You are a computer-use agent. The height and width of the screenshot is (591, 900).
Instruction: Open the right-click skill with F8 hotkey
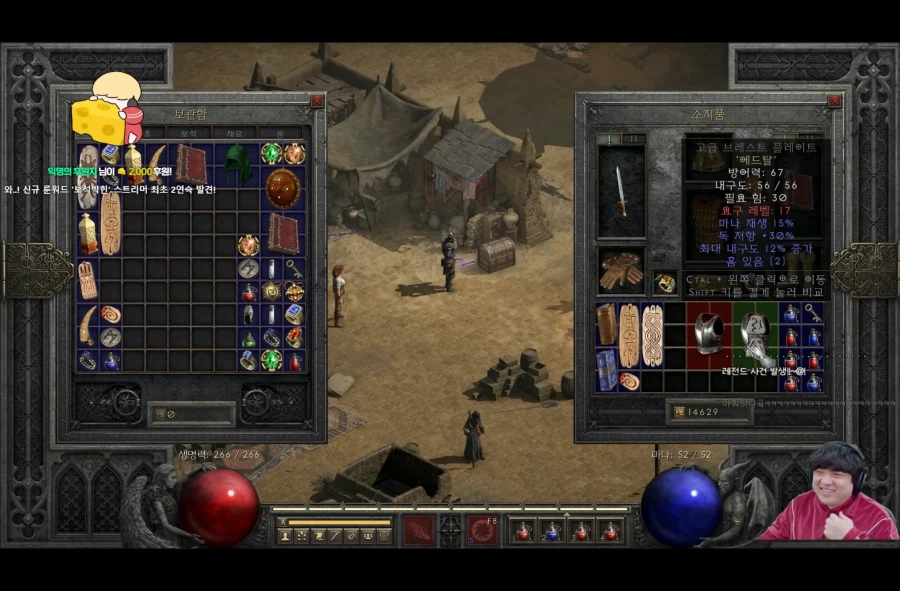coord(484,530)
